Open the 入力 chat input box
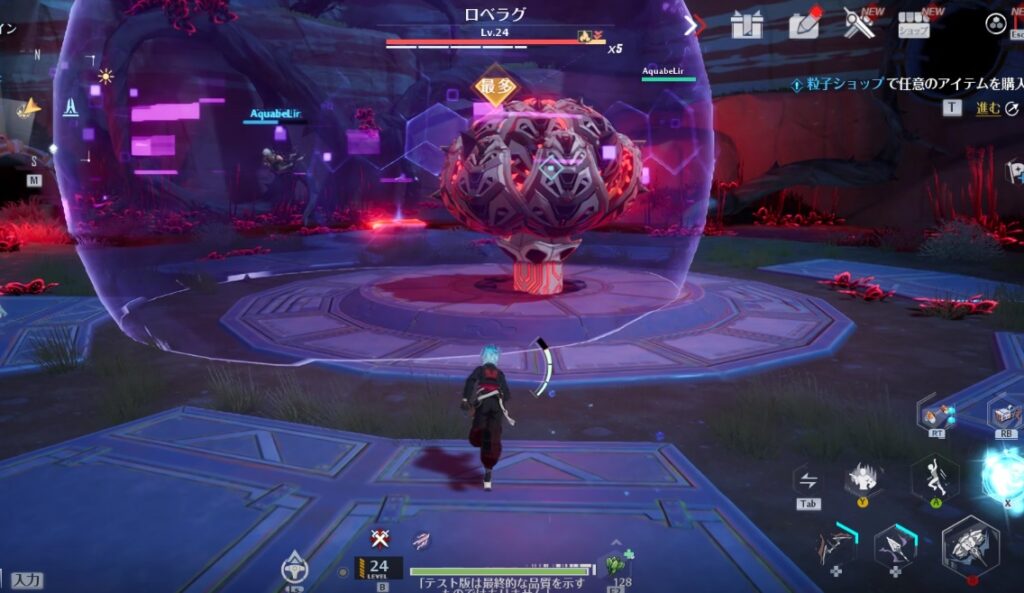Viewport: 1024px width, 593px height. [28, 580]
